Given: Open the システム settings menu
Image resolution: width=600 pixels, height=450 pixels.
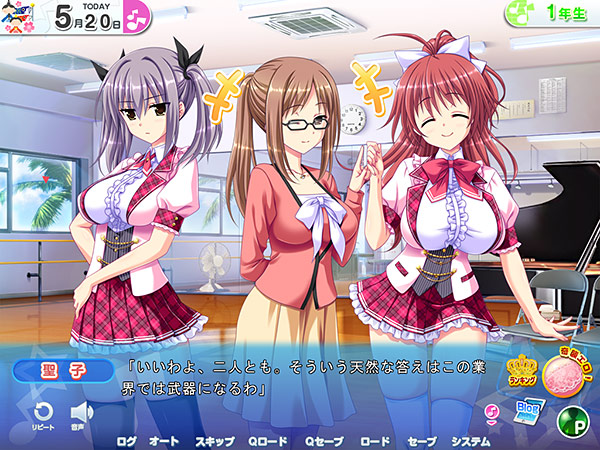Looking at the screenshot, I should tap(470, 440).
